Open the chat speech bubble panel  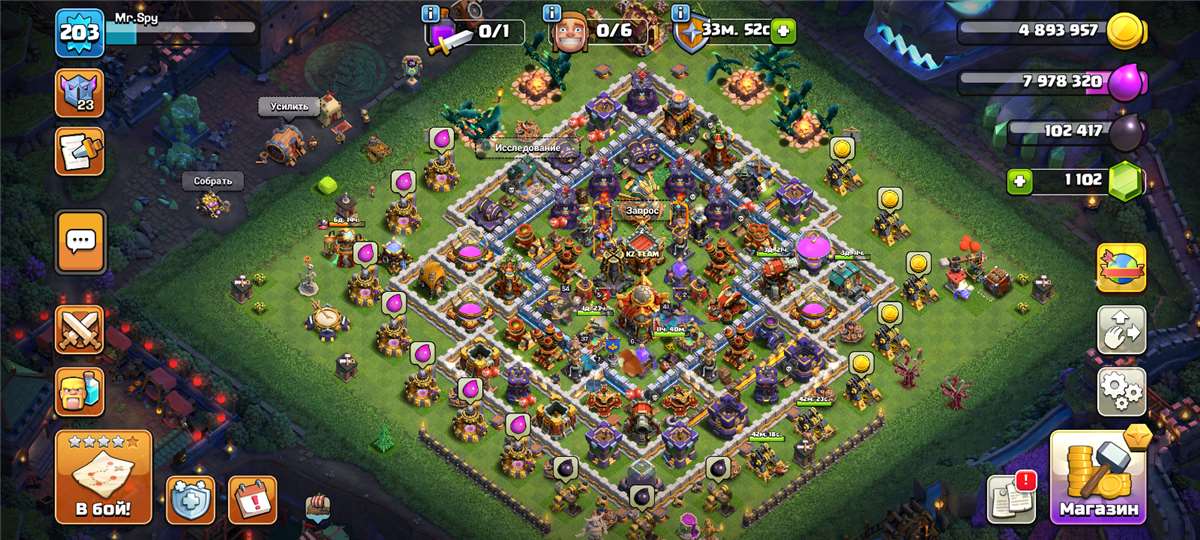(x=80, y=240)
